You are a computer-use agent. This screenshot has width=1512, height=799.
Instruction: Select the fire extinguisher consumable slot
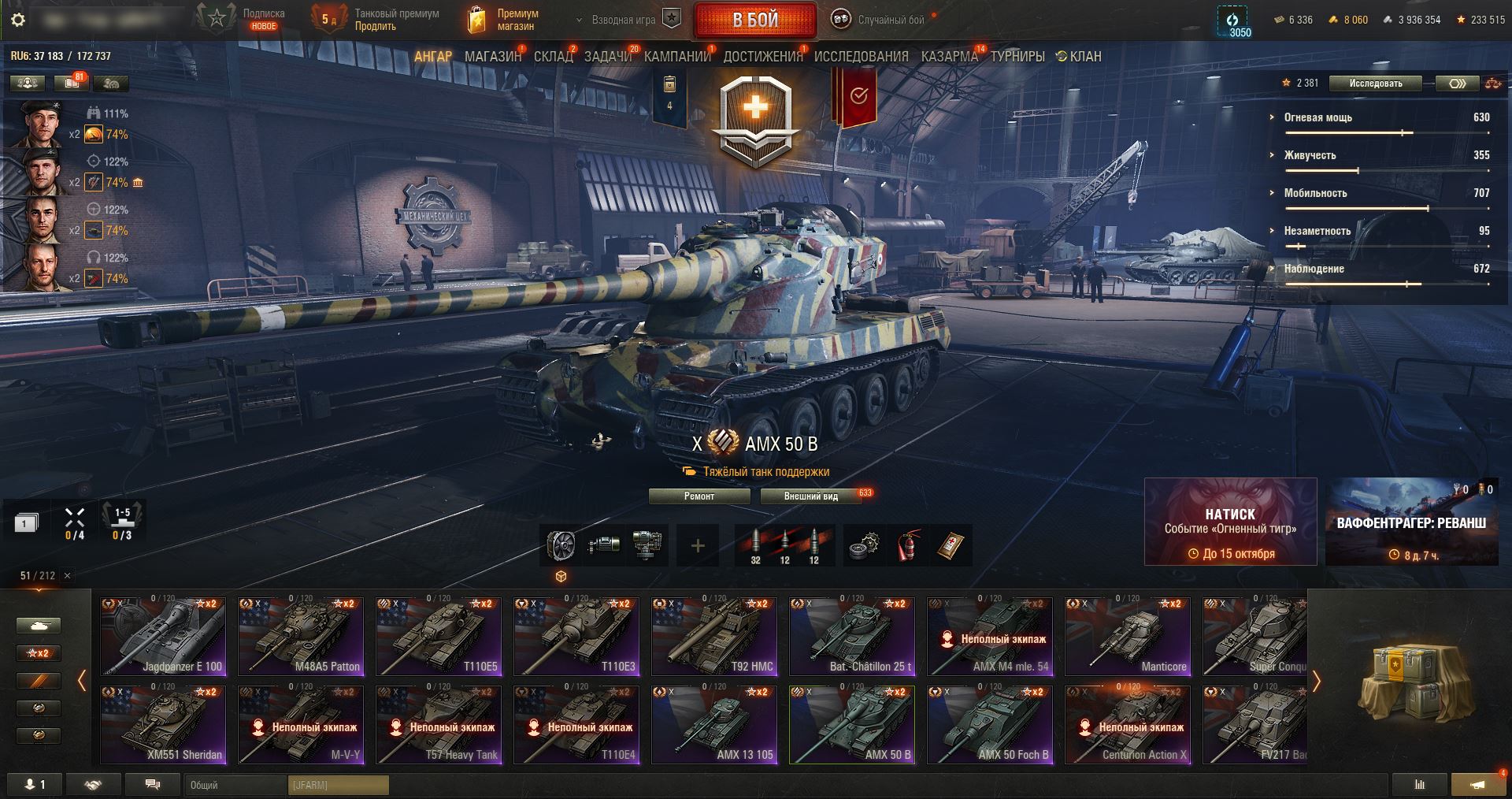pos(907,545)
